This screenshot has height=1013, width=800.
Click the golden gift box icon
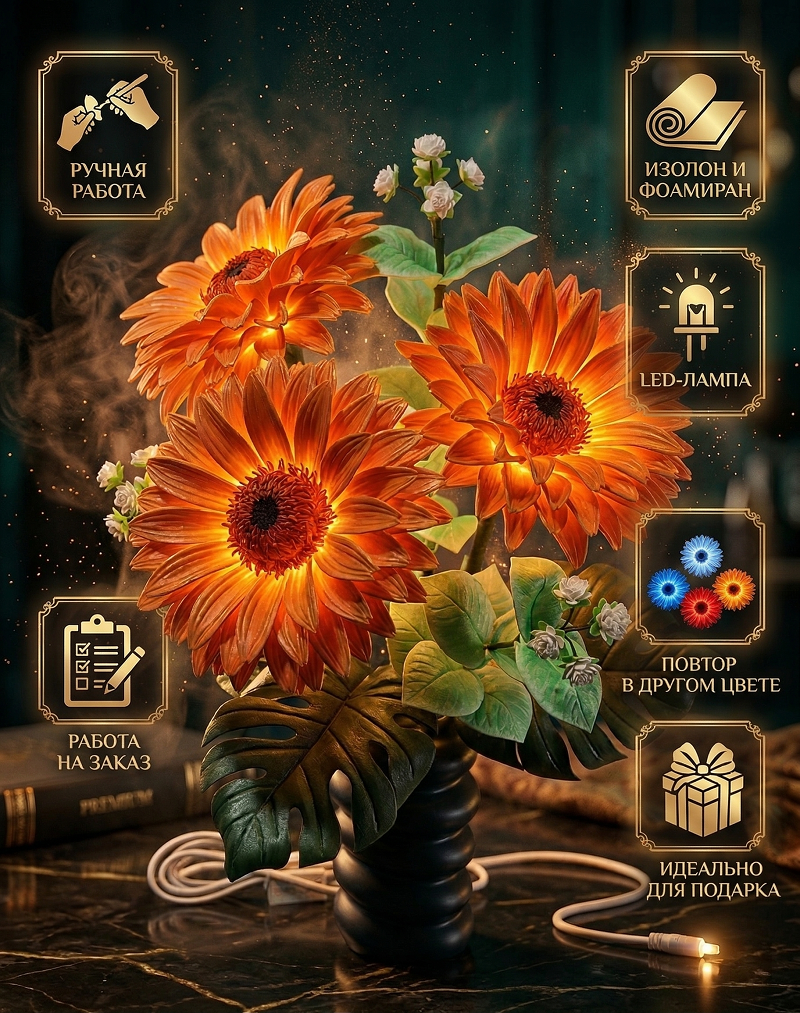click(702, 790)
